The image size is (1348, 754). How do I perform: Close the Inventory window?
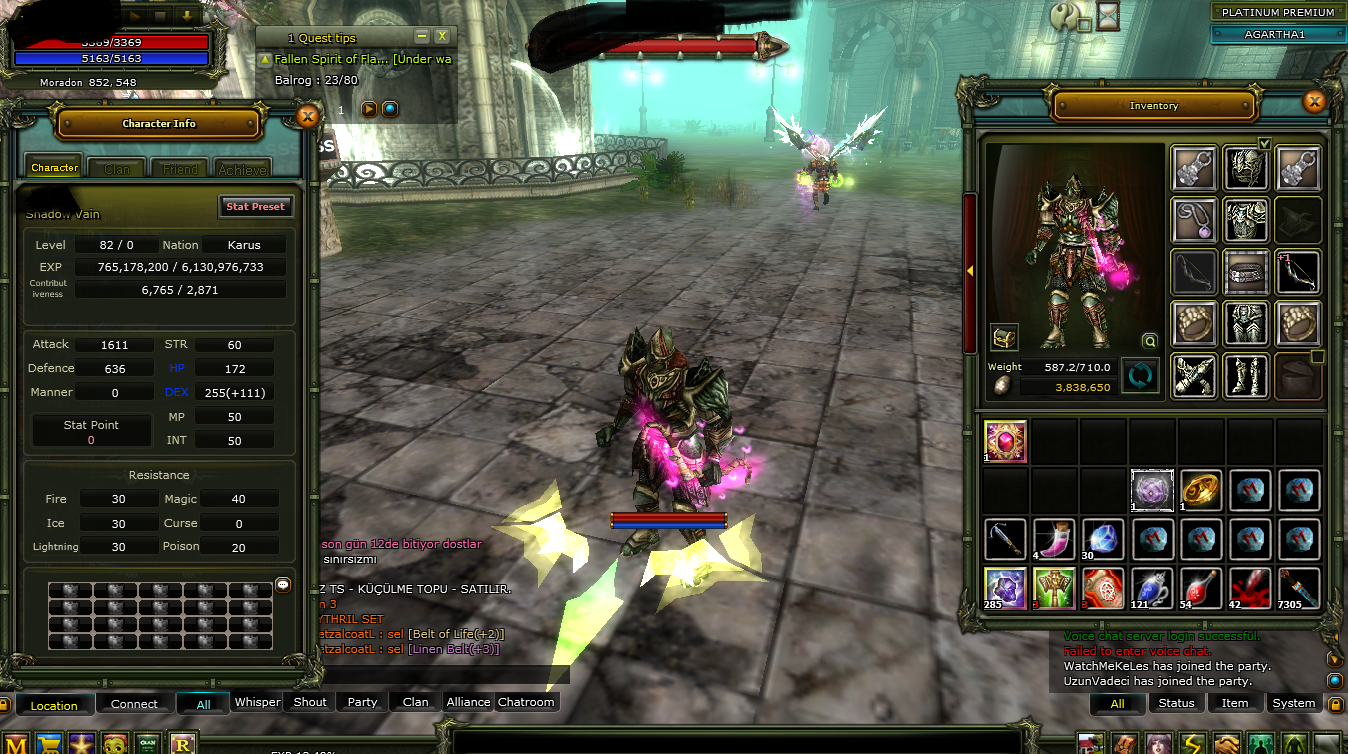click(x=1314, y=101)
